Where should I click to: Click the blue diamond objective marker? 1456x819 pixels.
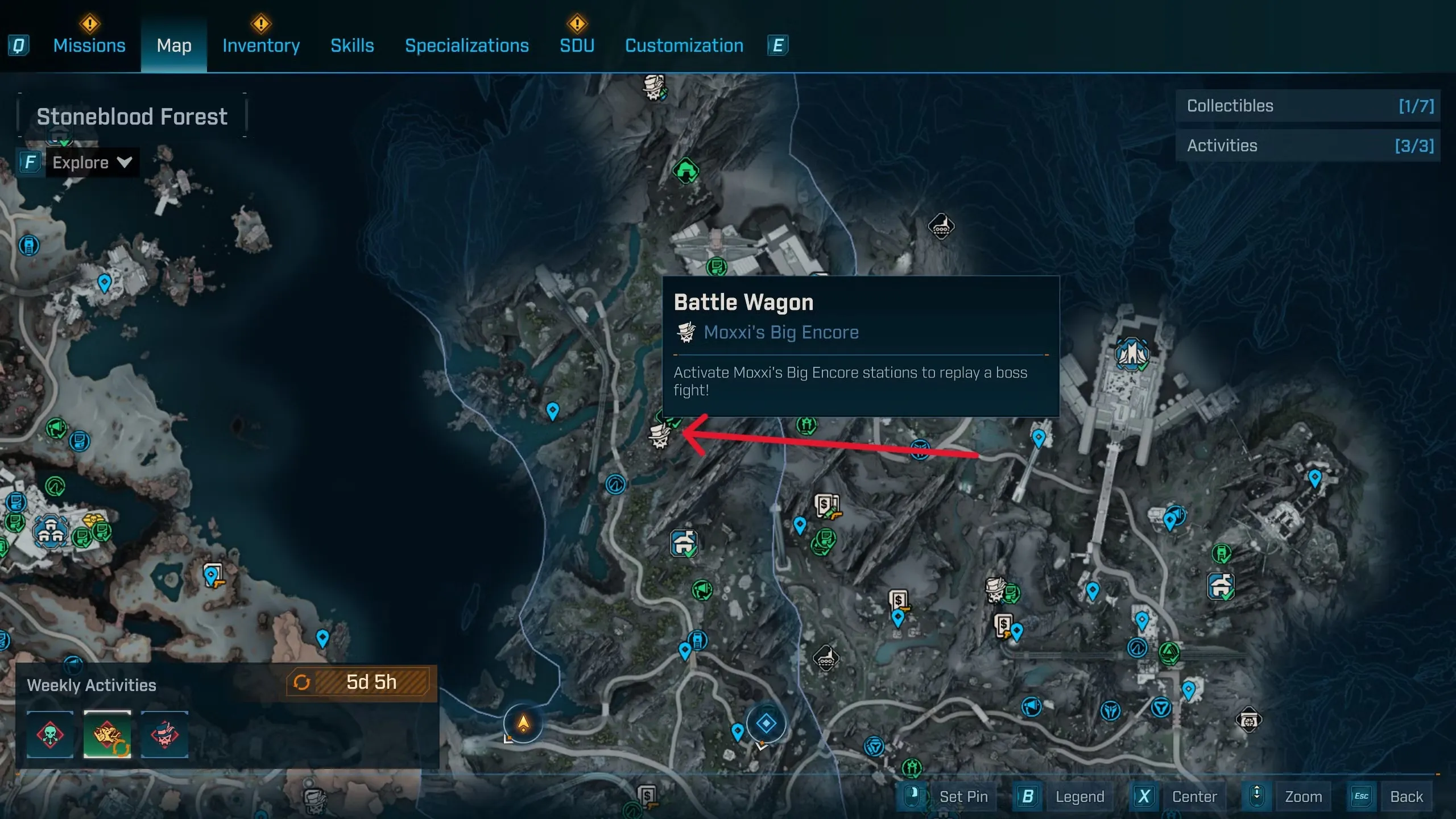766,723
